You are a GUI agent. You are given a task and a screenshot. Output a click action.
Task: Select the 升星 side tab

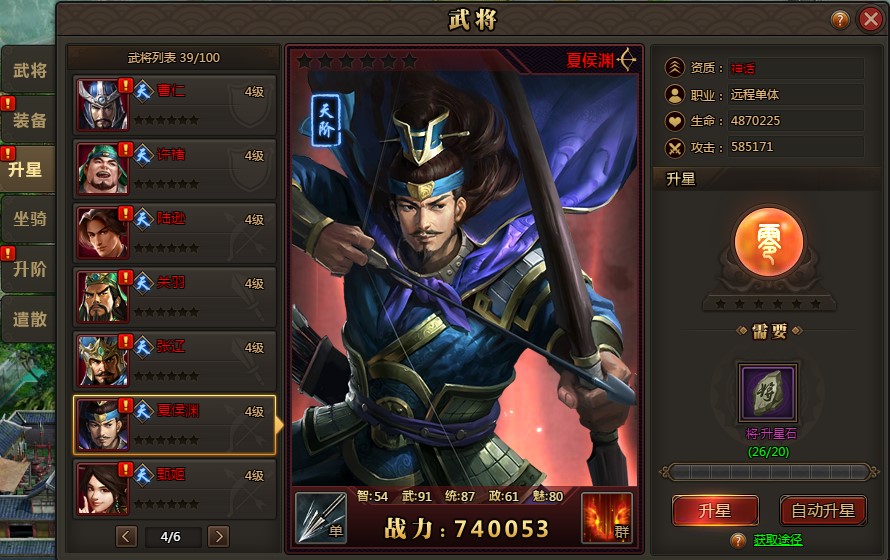point(27,169)
